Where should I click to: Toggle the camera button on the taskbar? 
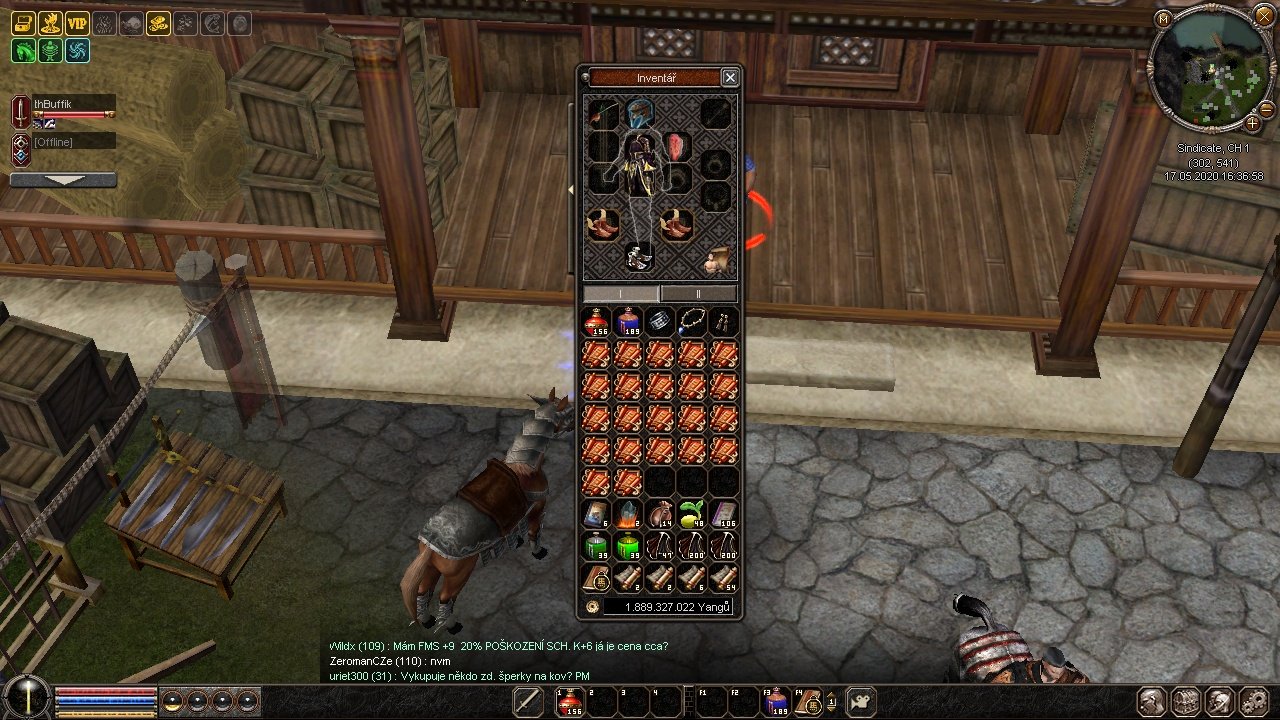(862, 701)
